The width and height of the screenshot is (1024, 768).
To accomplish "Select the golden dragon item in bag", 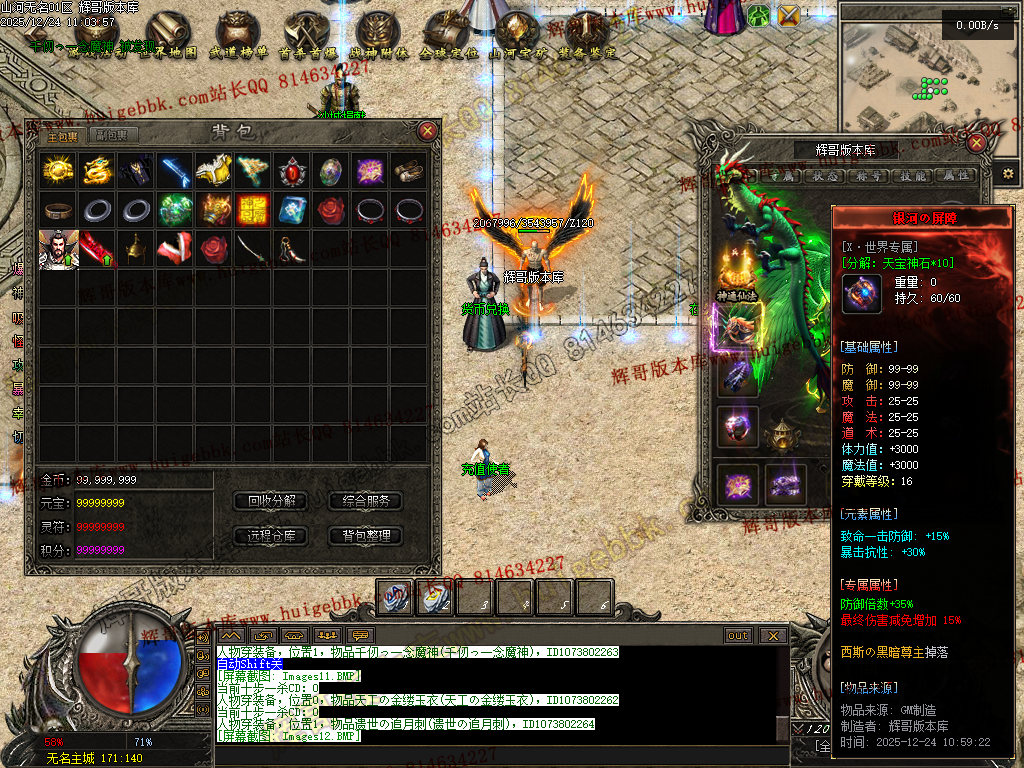I will 96,171.
